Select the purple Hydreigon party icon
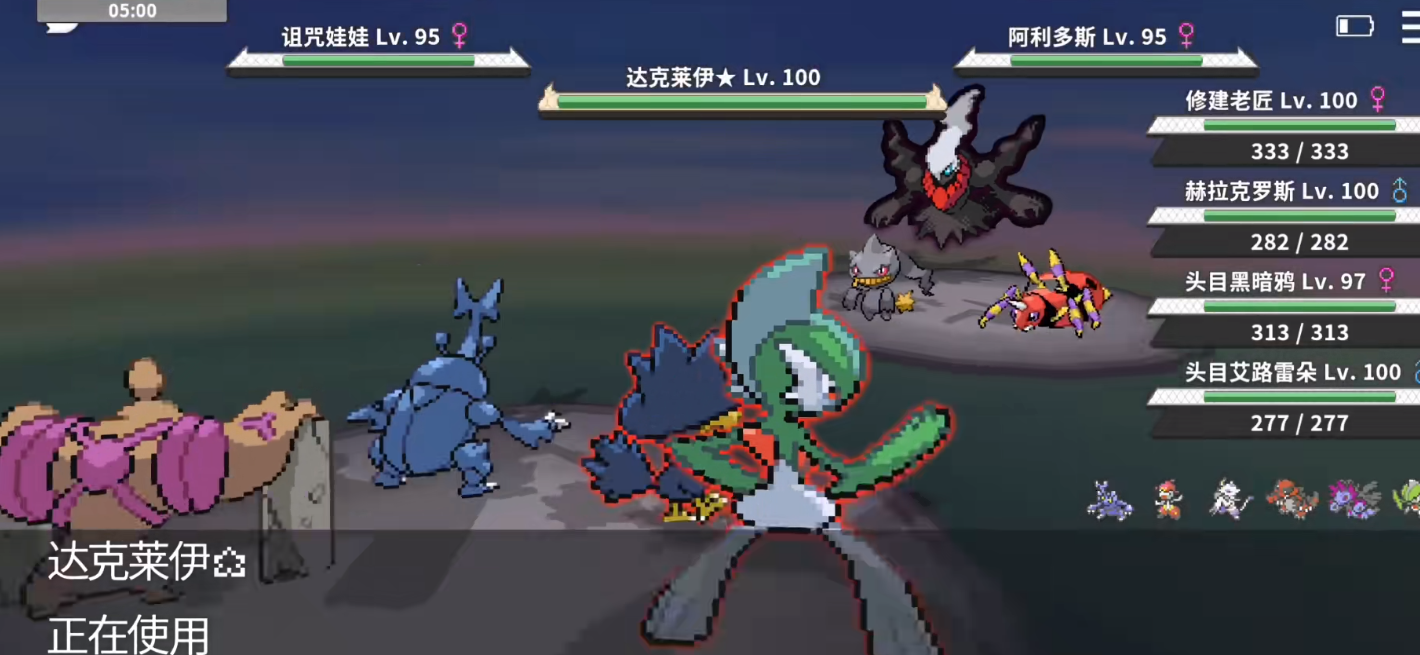The image size is (1420, 655). pos(1353,498)
